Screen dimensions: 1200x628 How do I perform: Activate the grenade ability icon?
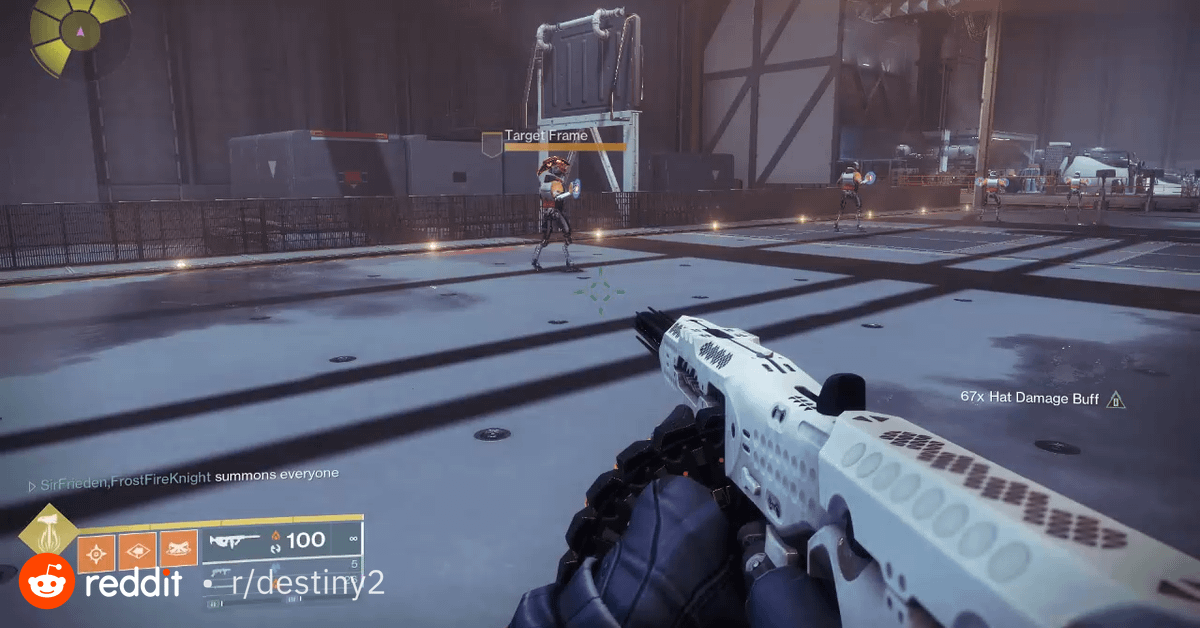(98, 551)
